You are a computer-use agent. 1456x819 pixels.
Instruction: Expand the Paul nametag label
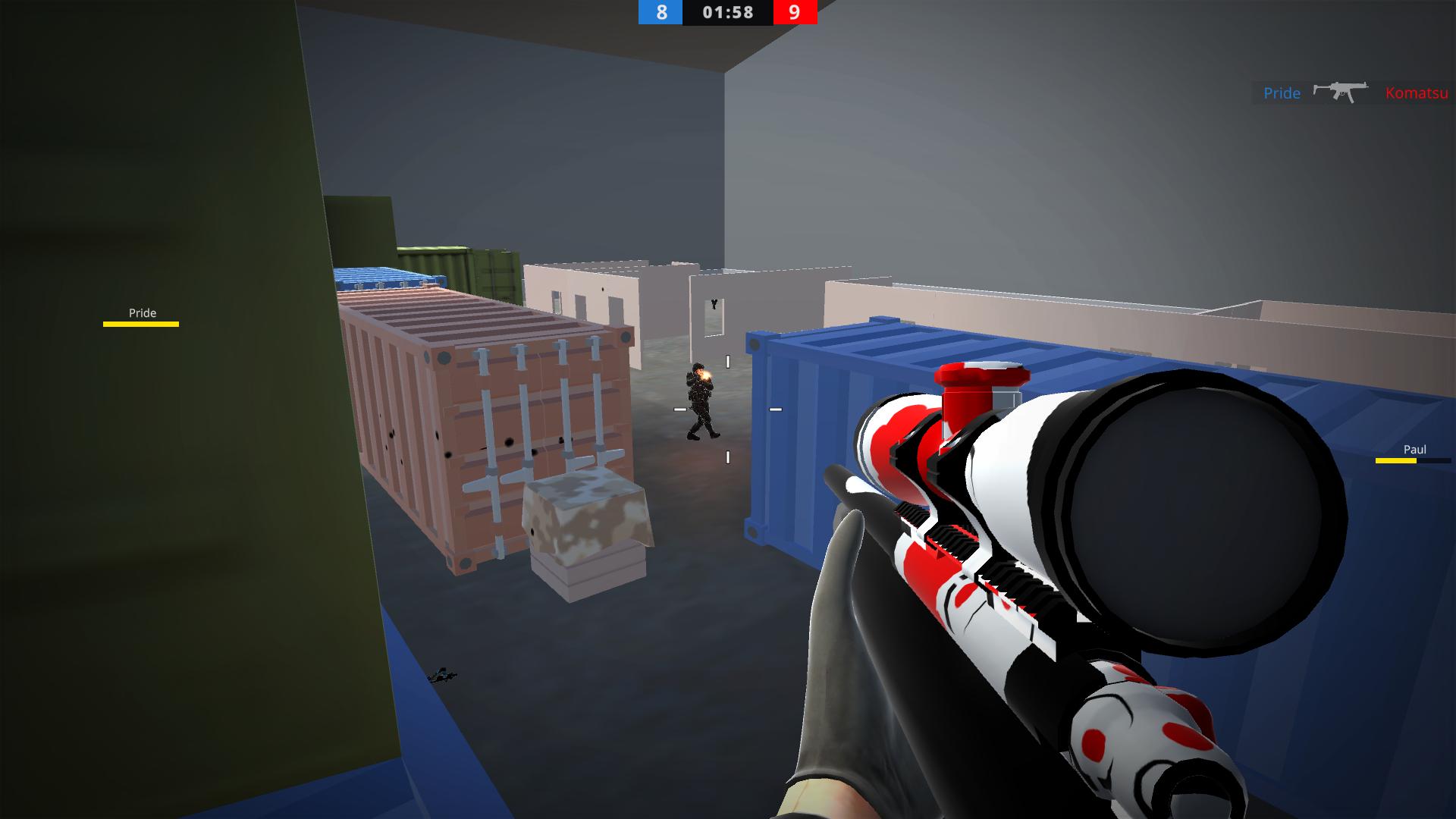1412,449
